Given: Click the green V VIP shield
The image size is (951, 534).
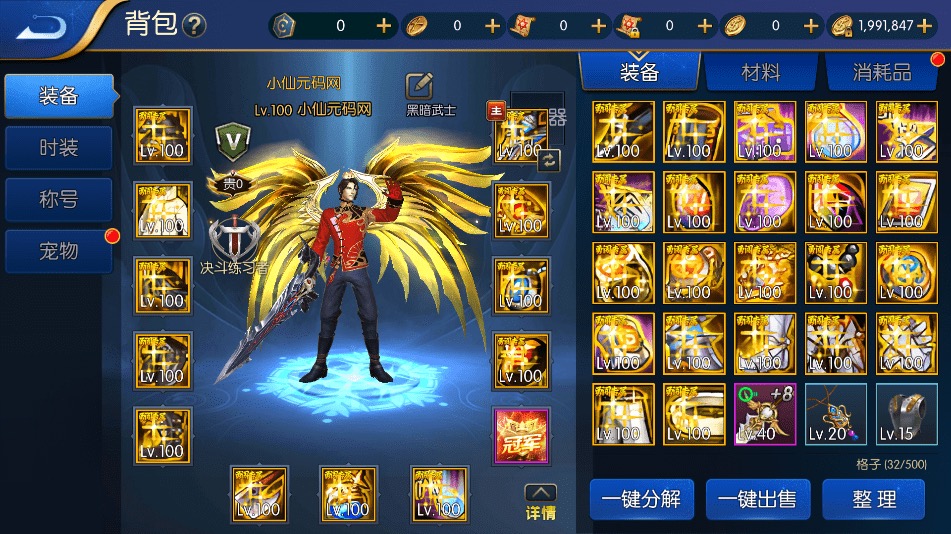Looking at the screenshot, I should point(232,141).
